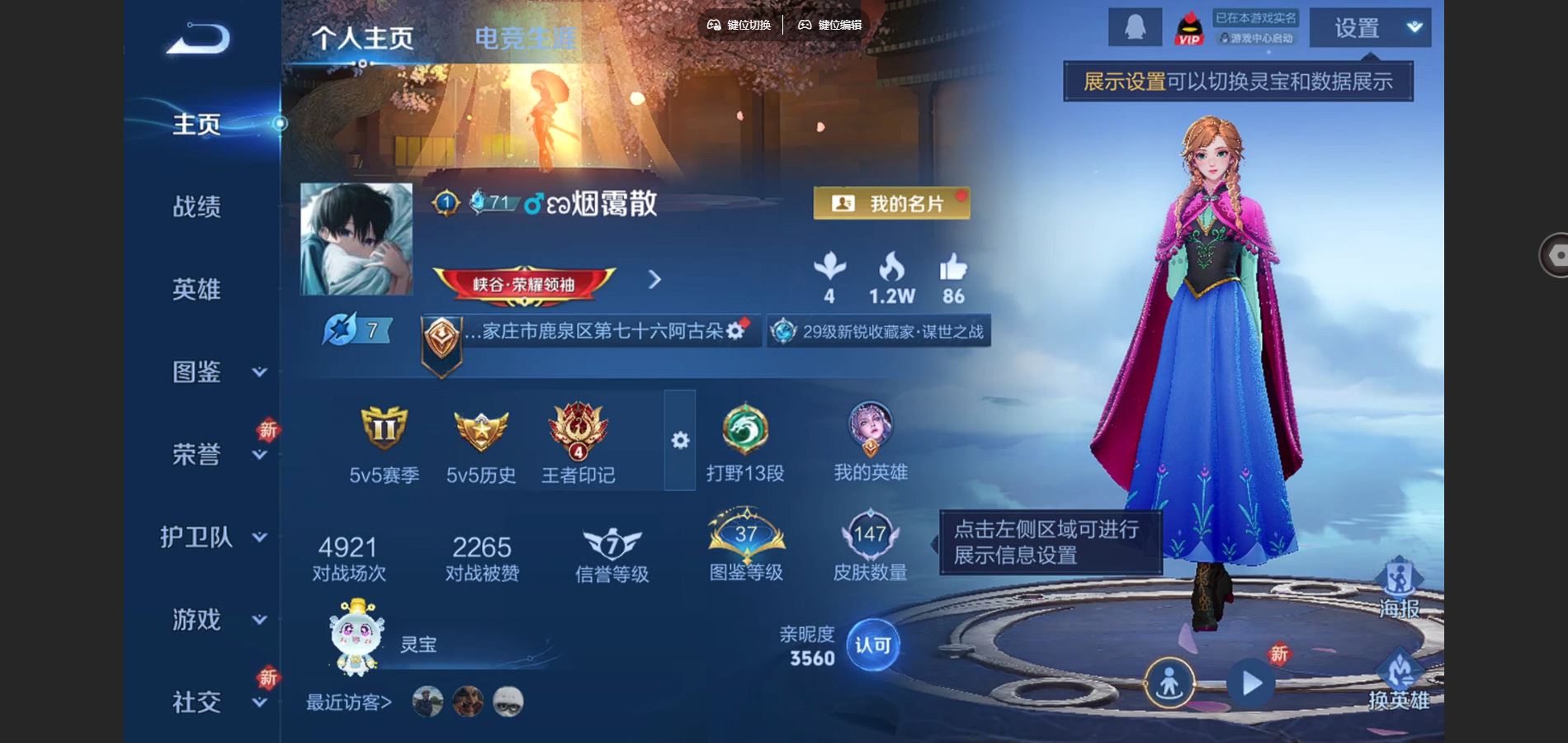
Task: Select 英雄 in the side menu
Action: [196, 289]
